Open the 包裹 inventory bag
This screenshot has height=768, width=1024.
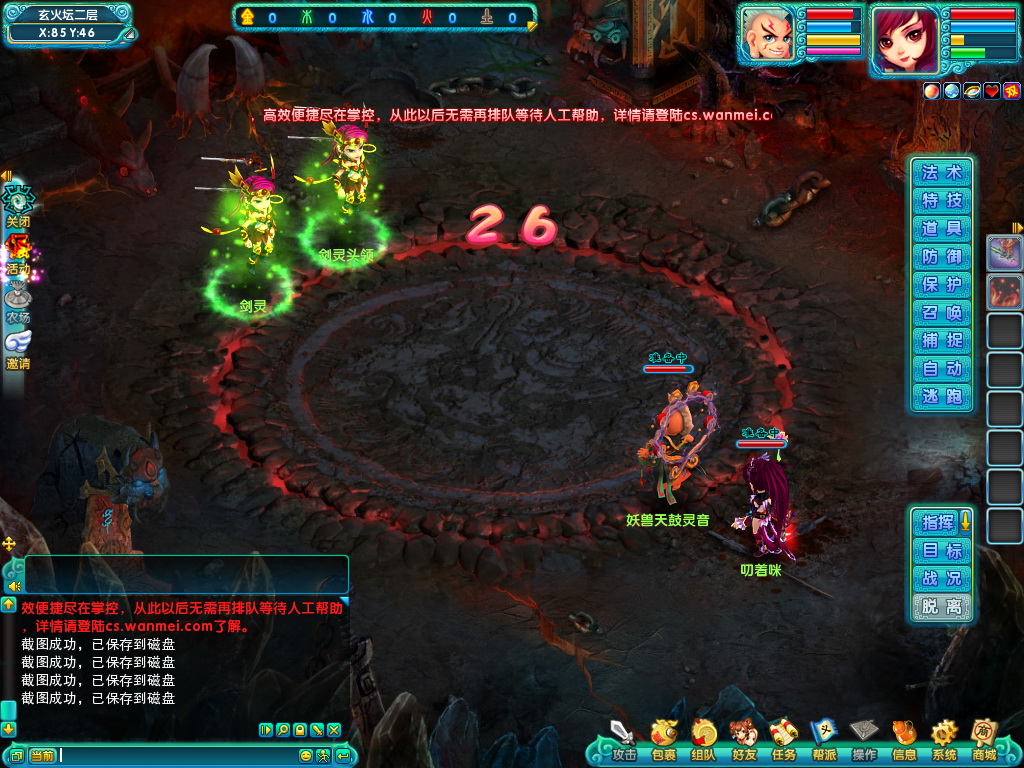(x=663, y=738)
